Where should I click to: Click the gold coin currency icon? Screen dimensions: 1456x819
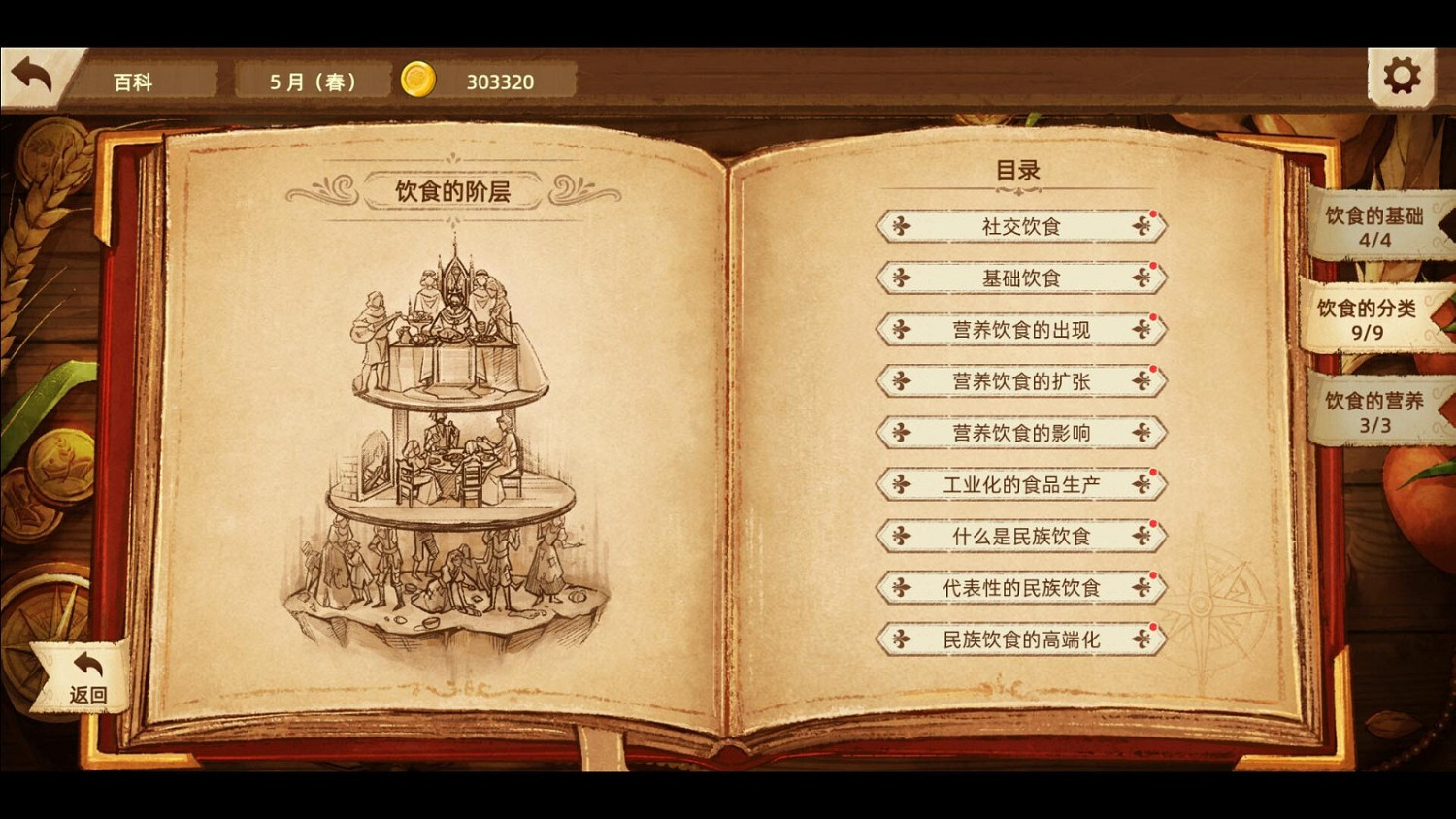point(417,81)
